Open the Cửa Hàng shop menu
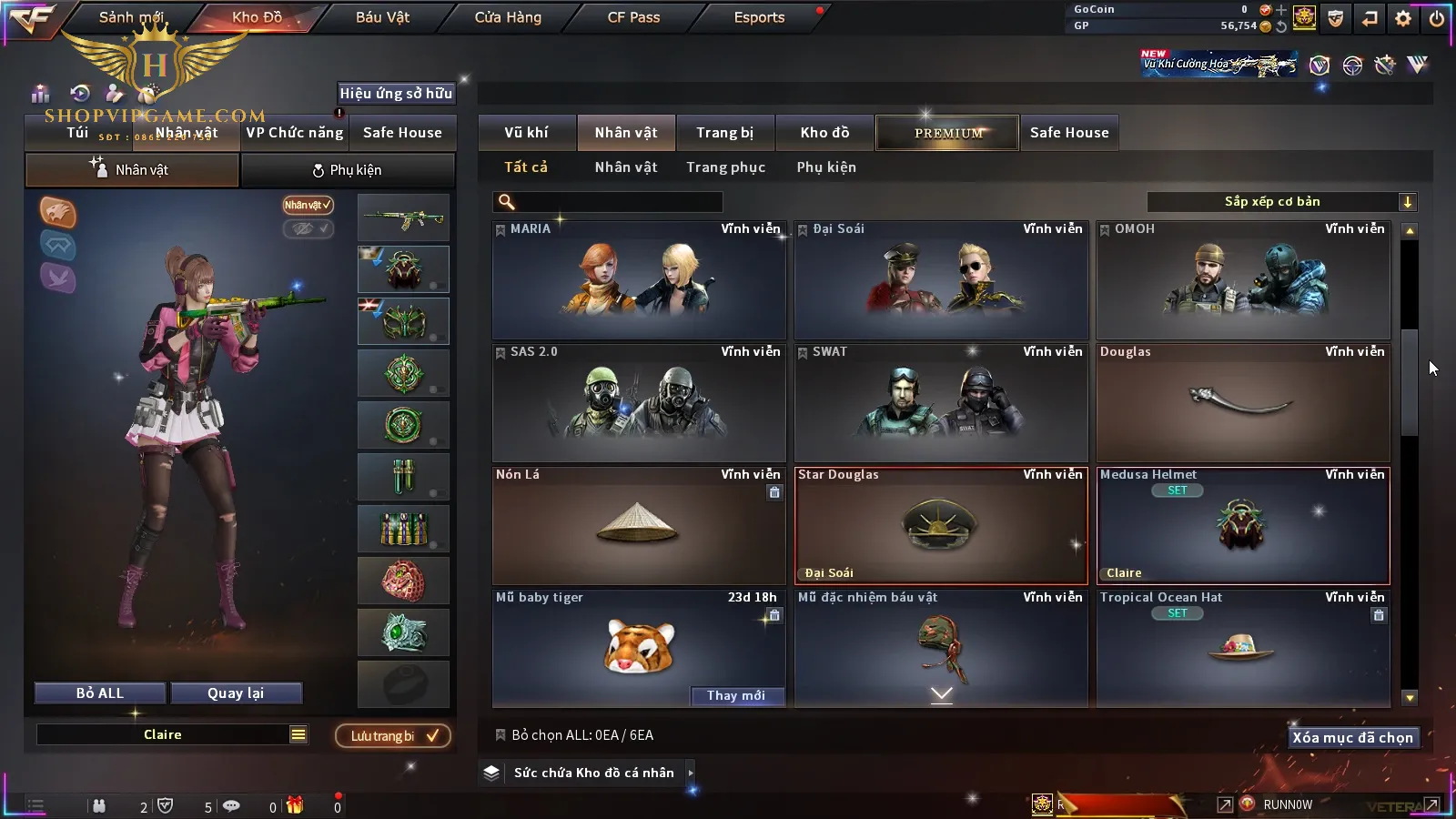The image size is (1456, 819). coord(508,17)
